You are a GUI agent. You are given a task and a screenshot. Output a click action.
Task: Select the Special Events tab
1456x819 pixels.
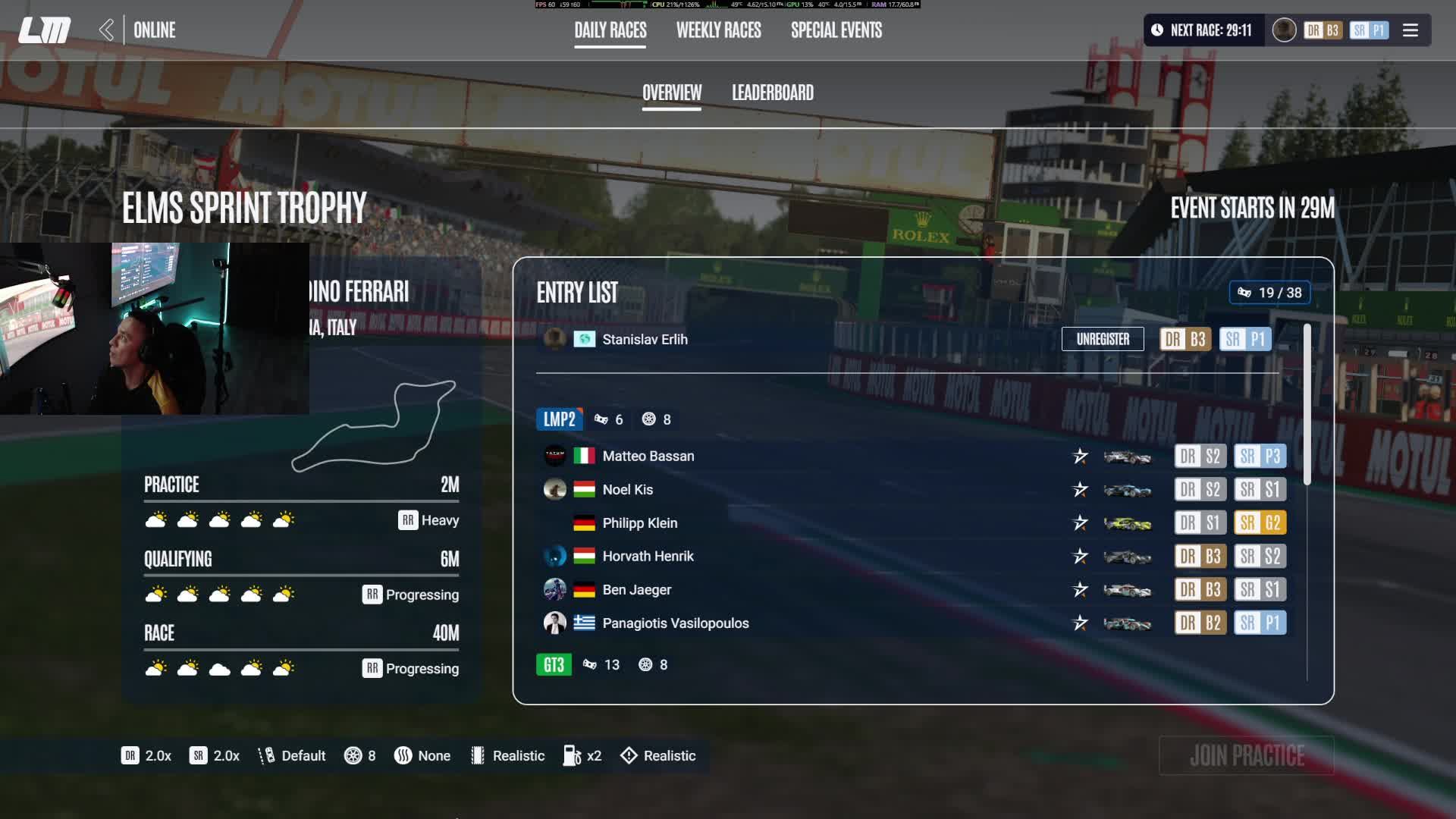[836, 30]
